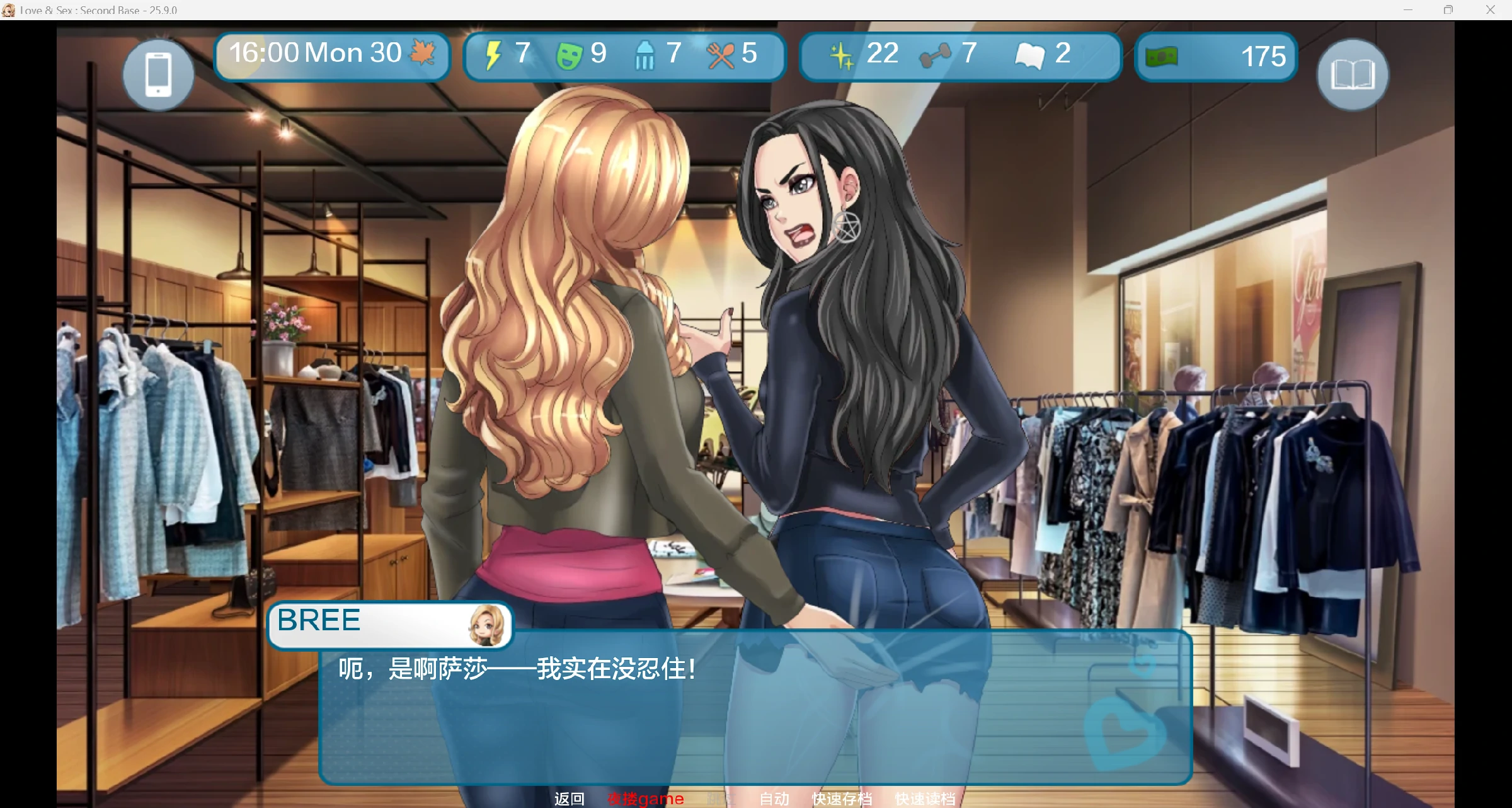The height and width of the screenshot is (808, 1512).
Task: Click the red 夜搂game link
Action: 646,799
